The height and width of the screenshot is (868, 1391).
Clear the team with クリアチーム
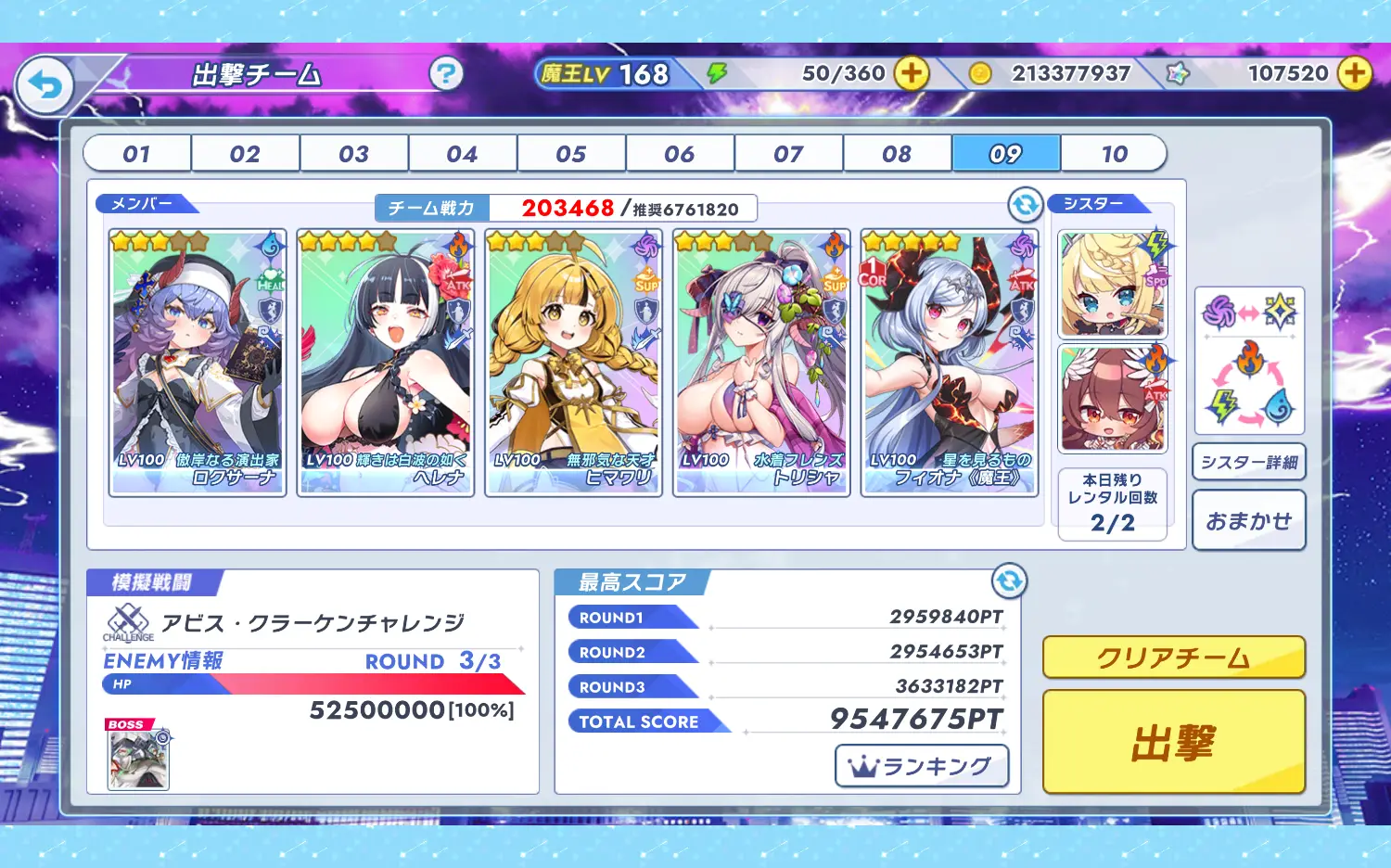click(1174, 657)
